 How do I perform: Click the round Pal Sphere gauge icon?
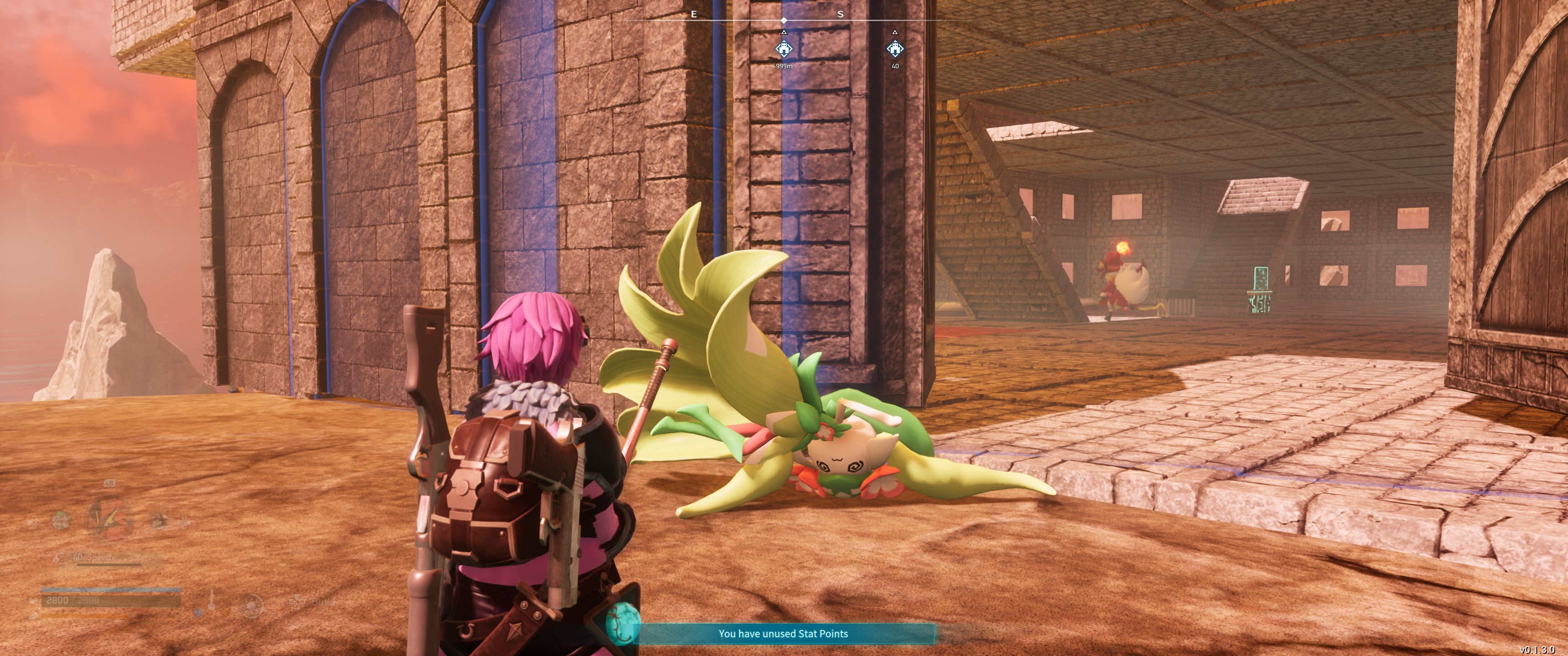click(x=251, y=605)
